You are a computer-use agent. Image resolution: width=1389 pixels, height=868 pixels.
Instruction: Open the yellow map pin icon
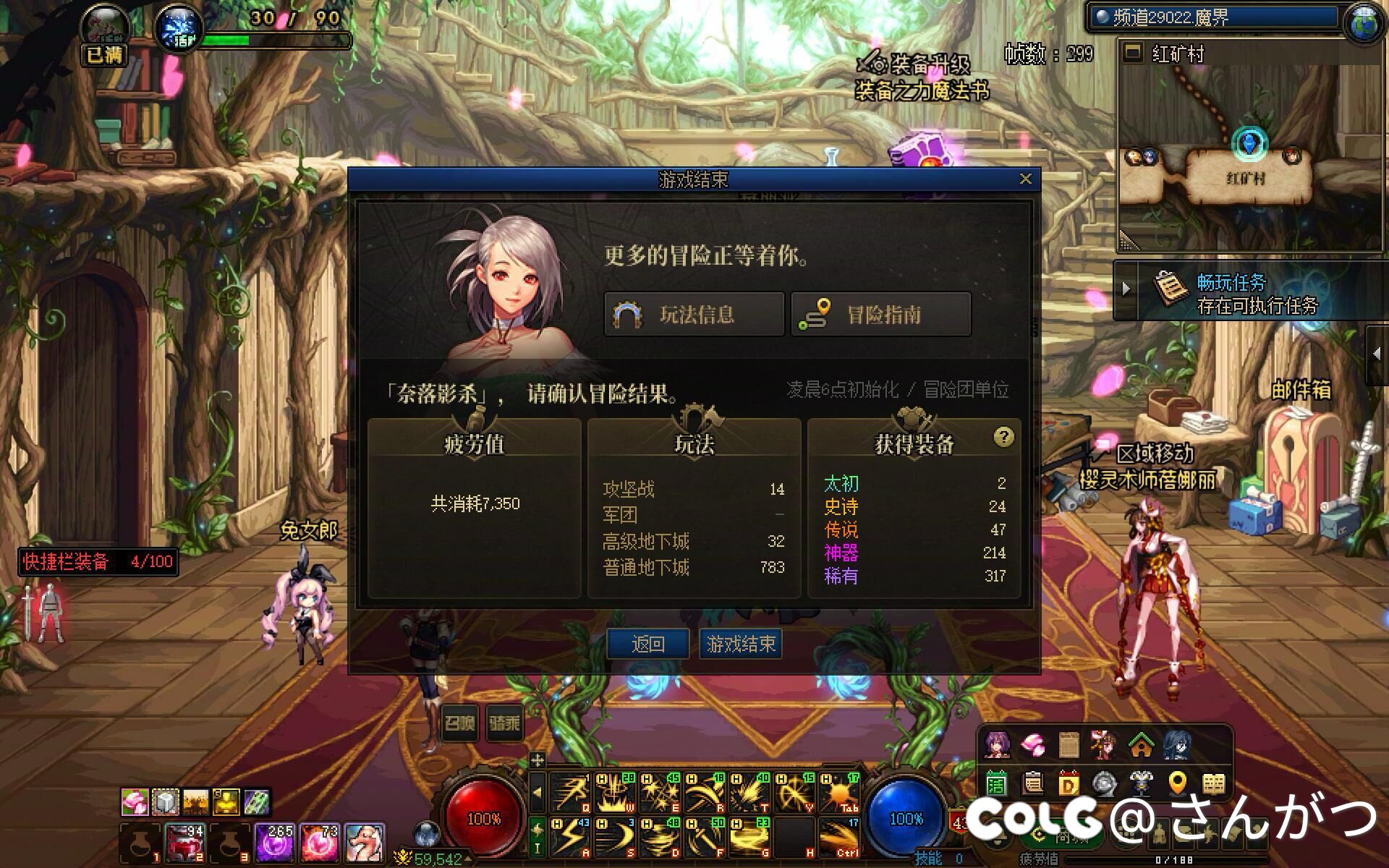1178,783
